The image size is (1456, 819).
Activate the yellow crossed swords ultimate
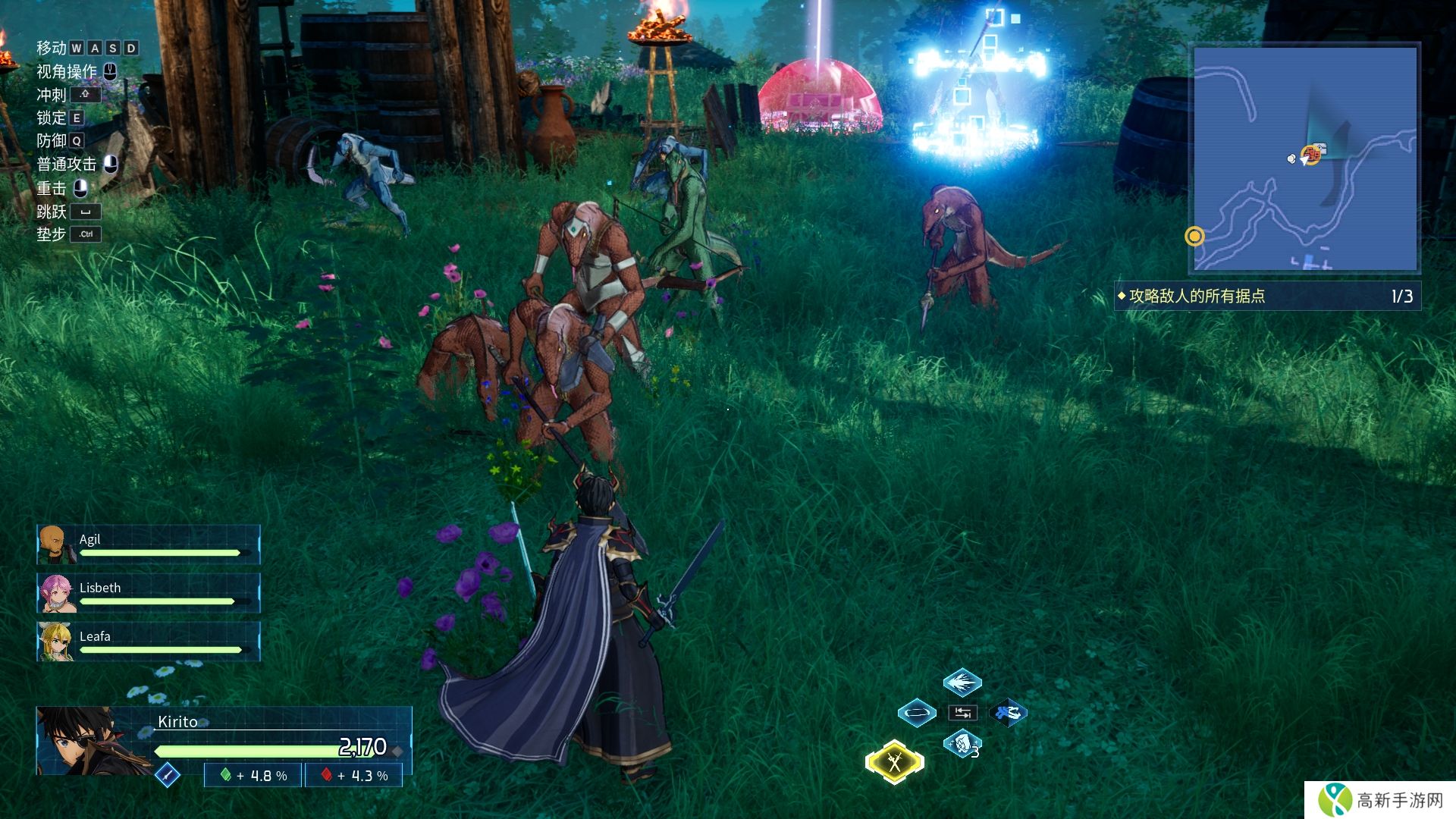[895, 761]
